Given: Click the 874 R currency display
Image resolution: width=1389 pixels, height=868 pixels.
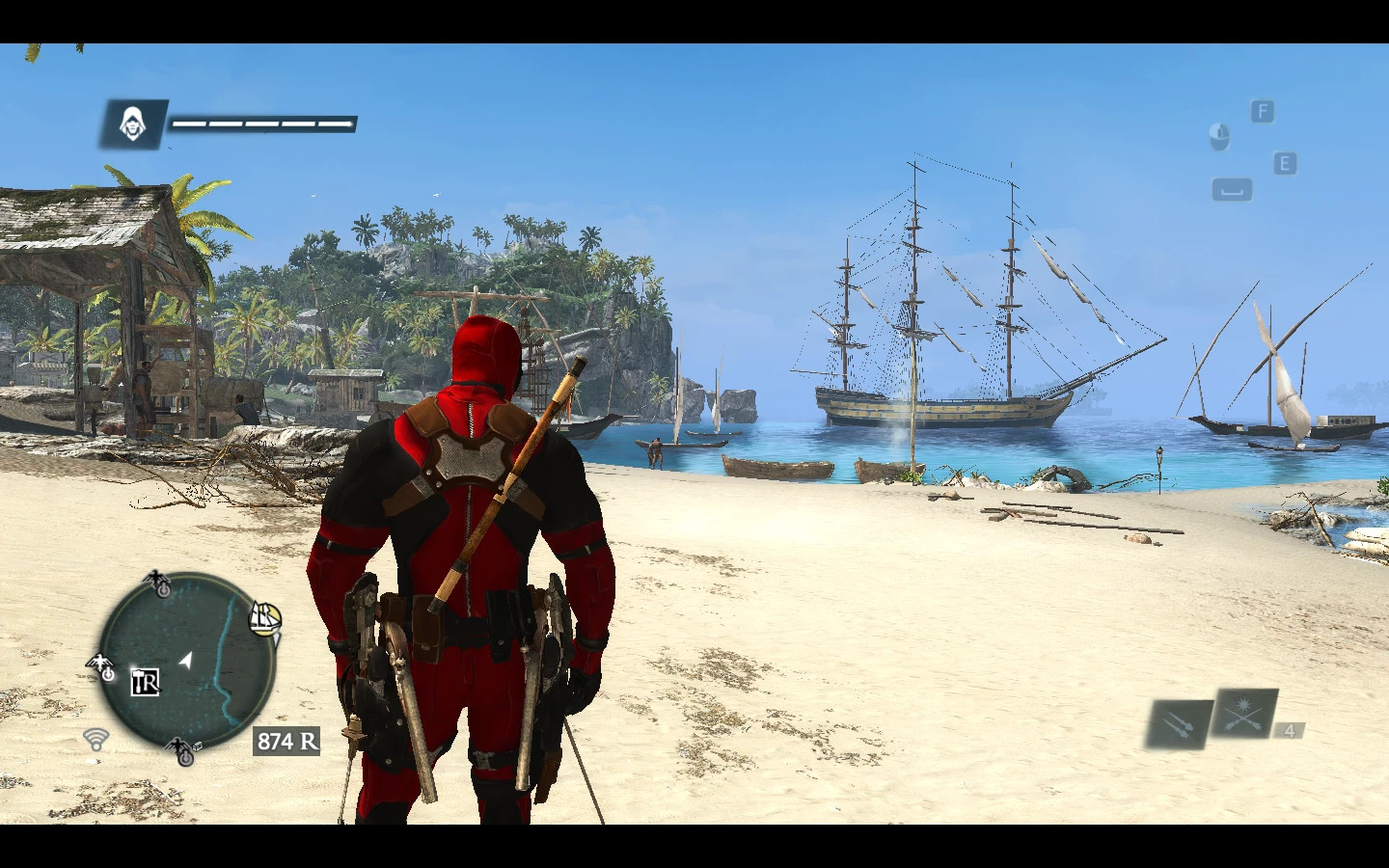Looking at the screenshot, I should (x=285, y=742).
